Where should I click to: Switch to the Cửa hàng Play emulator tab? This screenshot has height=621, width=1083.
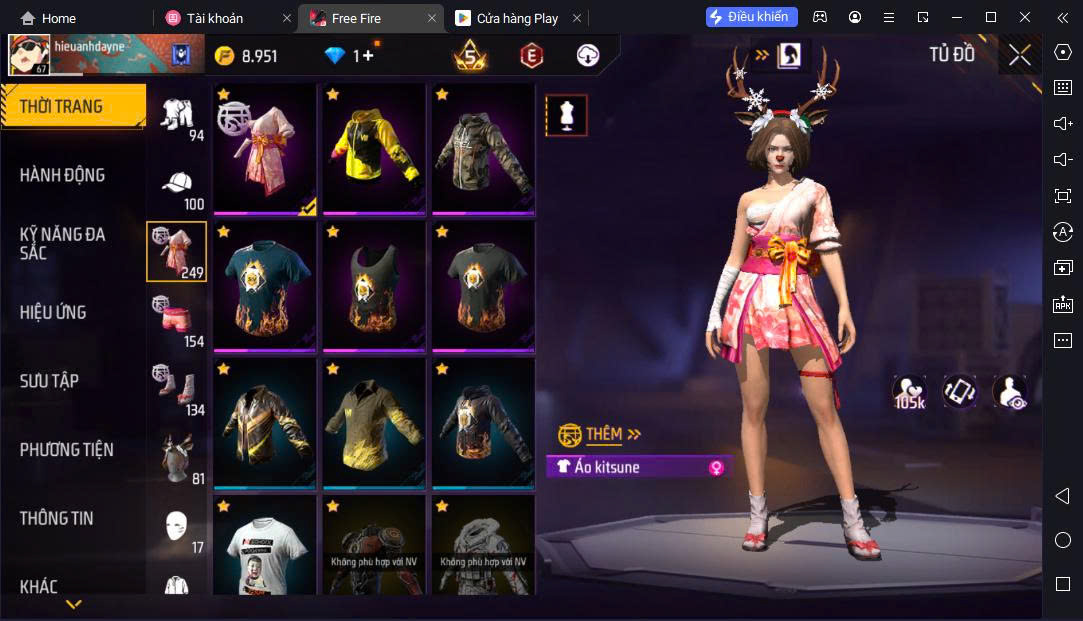click(517, 18)
